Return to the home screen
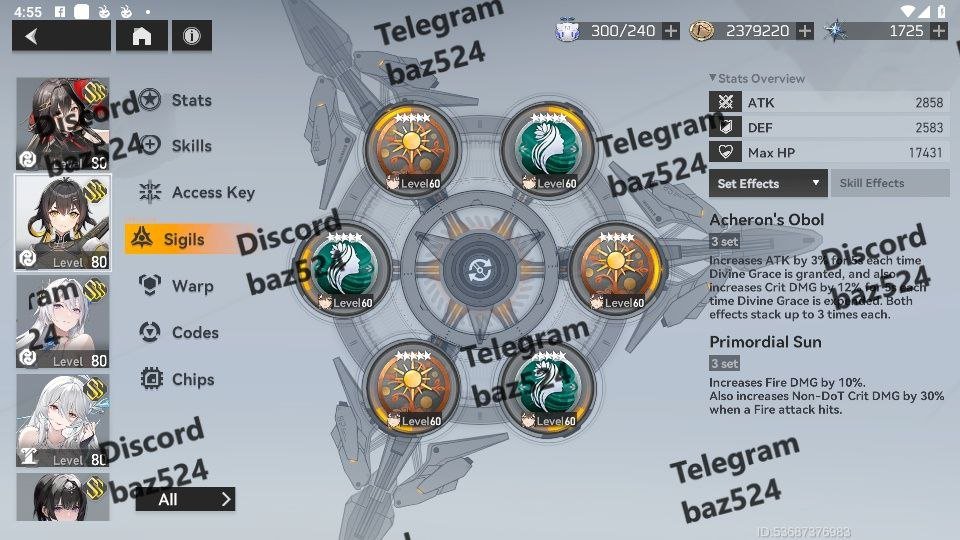 click(x=142, y=36)
